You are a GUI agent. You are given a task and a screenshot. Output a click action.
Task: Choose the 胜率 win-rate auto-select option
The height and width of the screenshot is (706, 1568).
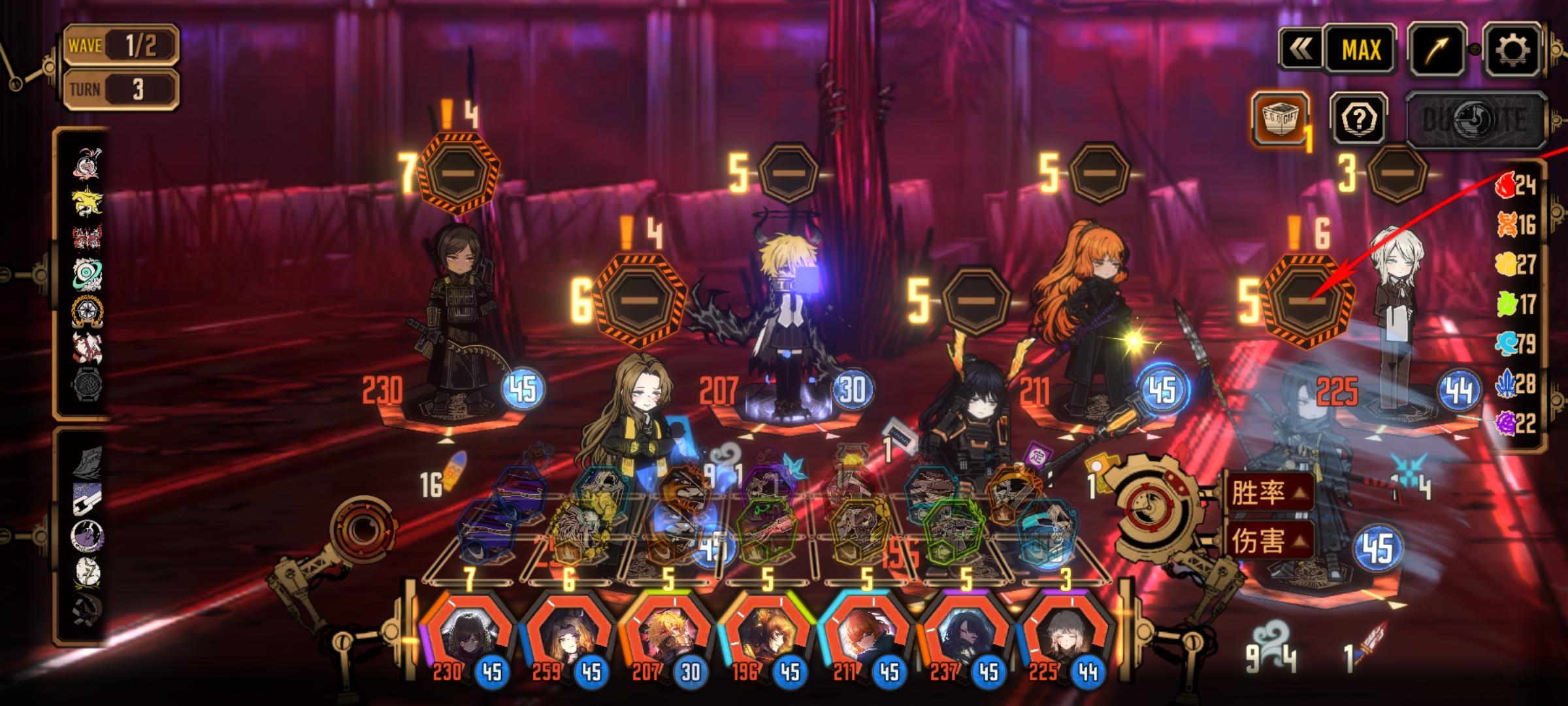pyautogui.click(x=1268, y=493)
